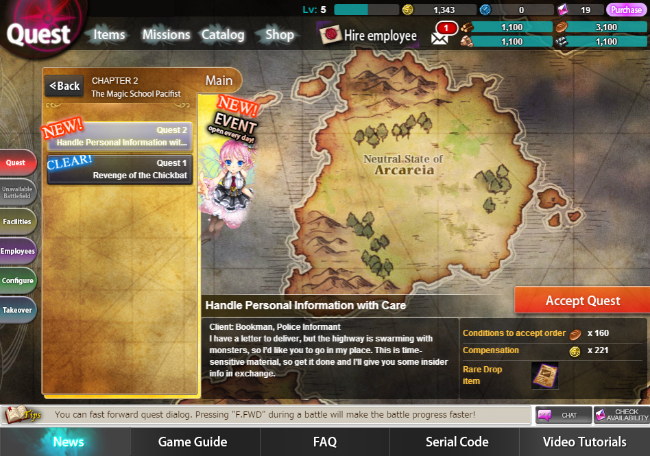Viewport: 650px width, 456px height.
Task: Open the Video Tutorials page
Action: 585,441
